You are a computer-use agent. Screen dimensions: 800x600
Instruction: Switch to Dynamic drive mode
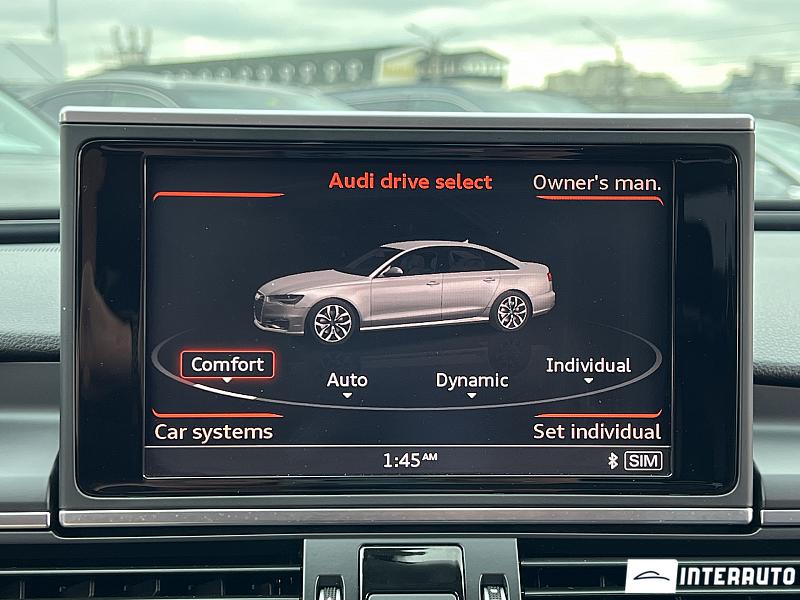[471, 381]
